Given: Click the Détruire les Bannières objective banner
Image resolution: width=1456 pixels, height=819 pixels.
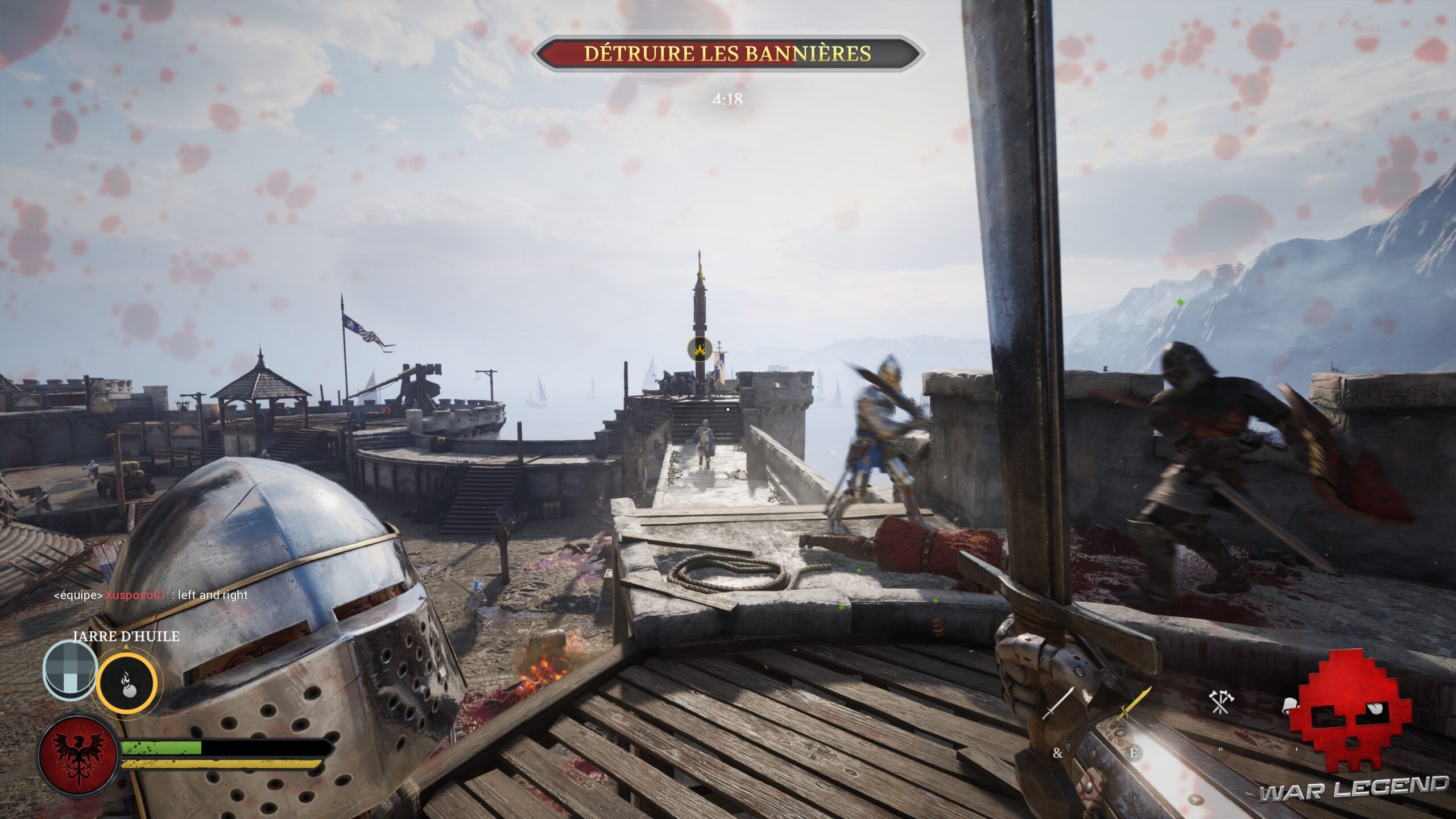Looking at the screenshot, I should click(727, 53).
